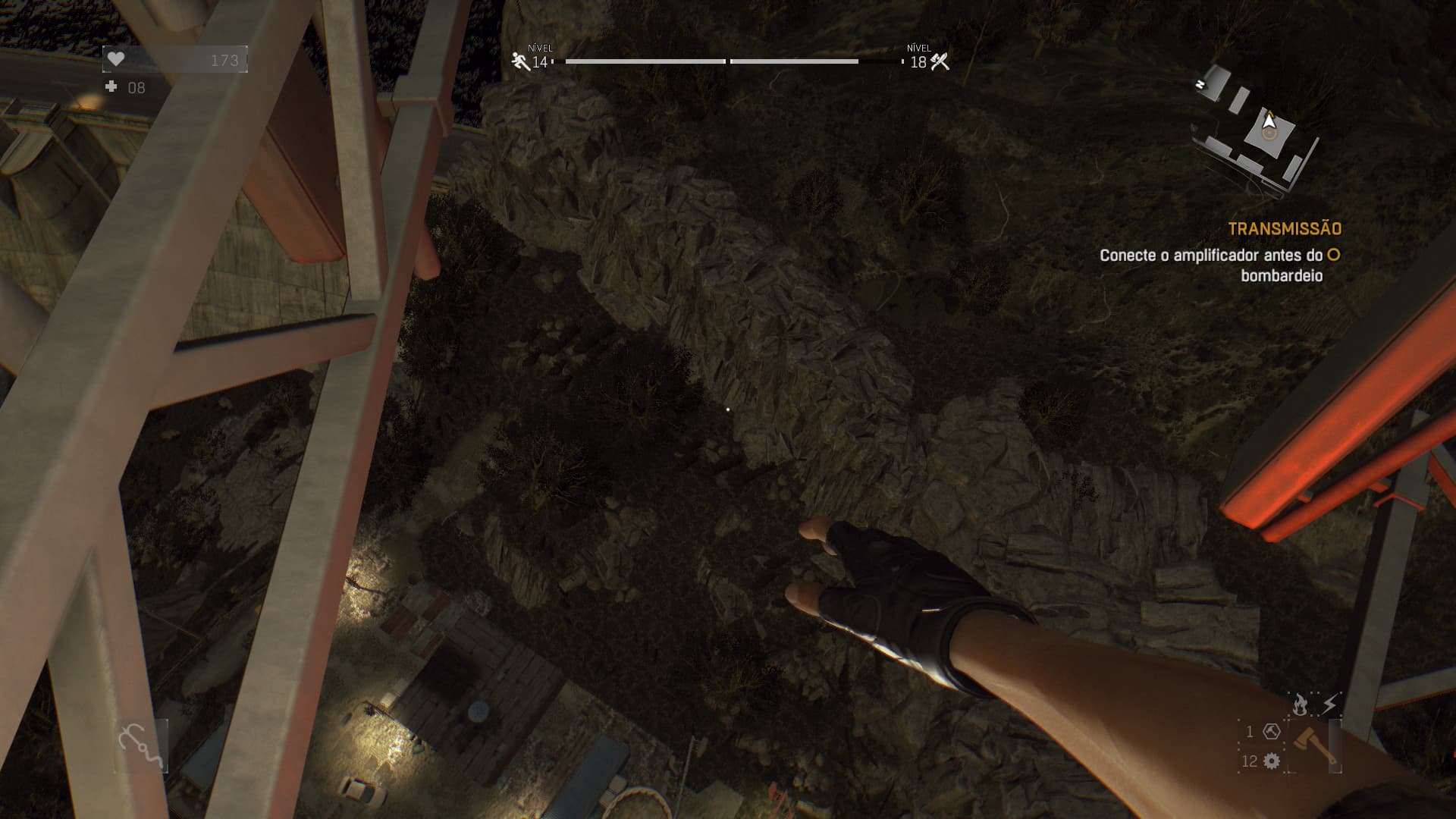Select the gear-shaped item icon
Viewport: 1456px width, 819px height.
click(x=1272, y=761)
